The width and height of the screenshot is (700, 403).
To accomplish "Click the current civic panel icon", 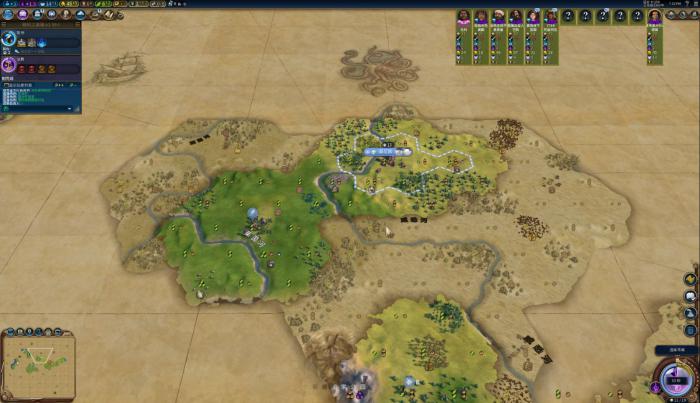I will click(x=9, y=64).
